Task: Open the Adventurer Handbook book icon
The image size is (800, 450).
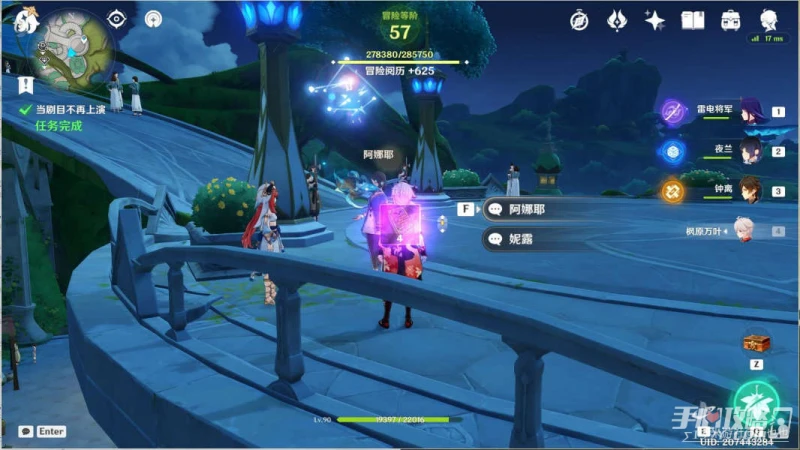Action: click(x=693, y=20)
